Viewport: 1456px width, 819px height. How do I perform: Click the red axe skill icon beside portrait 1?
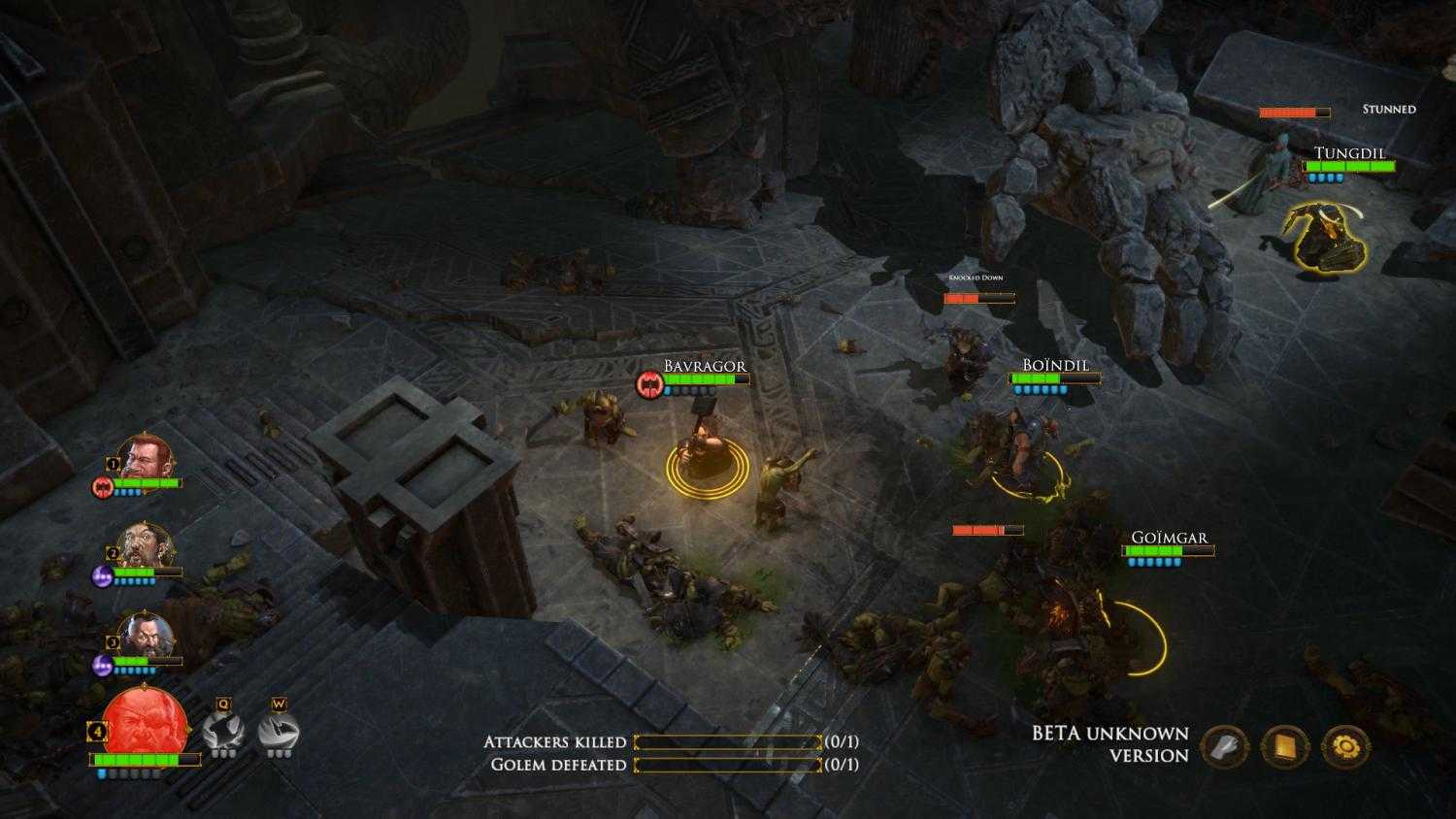pyautogui.click(x=100, y=488)
